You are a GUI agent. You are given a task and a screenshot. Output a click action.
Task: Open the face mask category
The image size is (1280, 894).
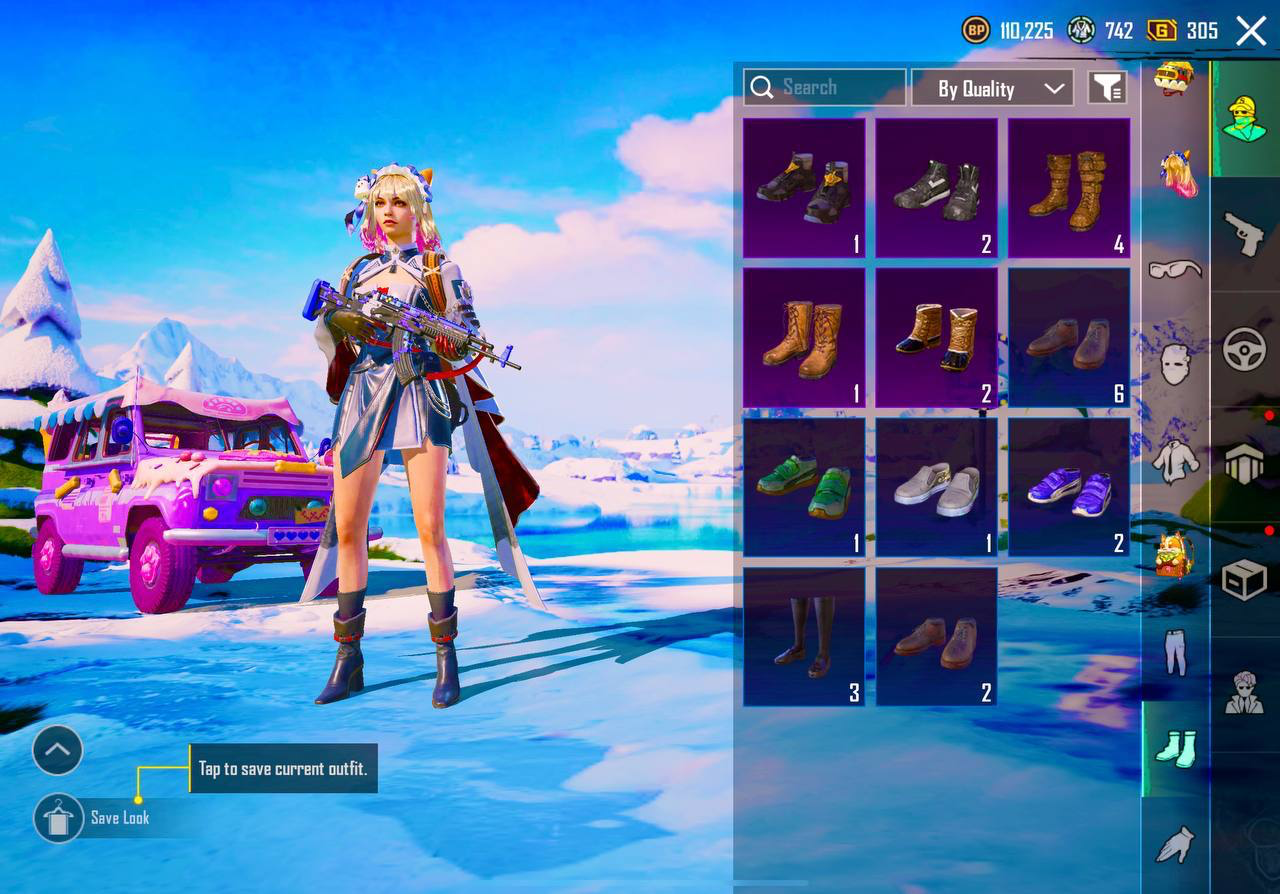[x=1176, y=364]
